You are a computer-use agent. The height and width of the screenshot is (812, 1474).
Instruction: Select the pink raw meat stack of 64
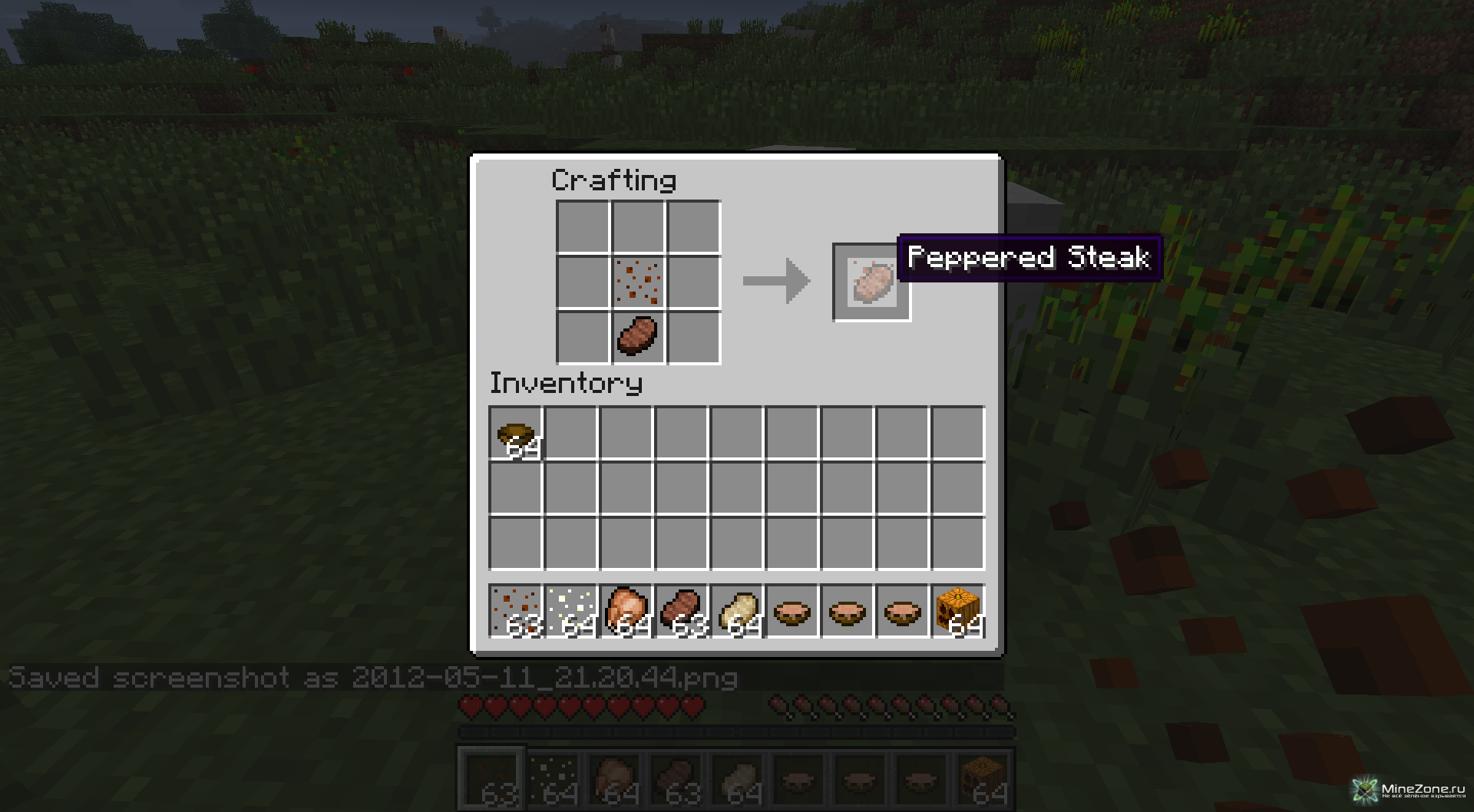pyautogui.click(x=626, y=612)
